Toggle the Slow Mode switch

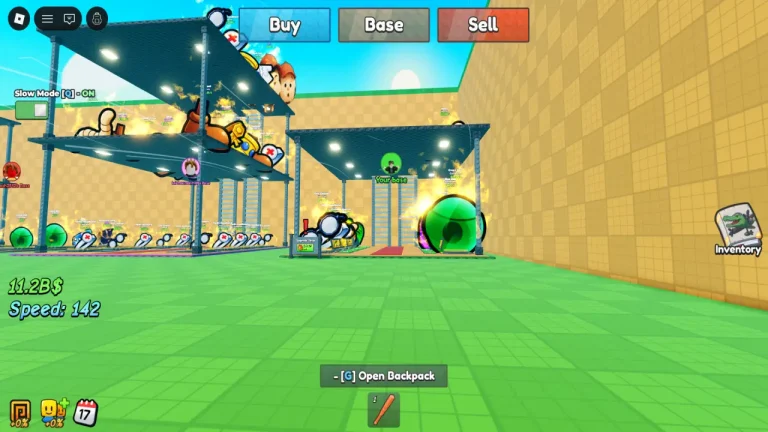(x=31, y=109)
